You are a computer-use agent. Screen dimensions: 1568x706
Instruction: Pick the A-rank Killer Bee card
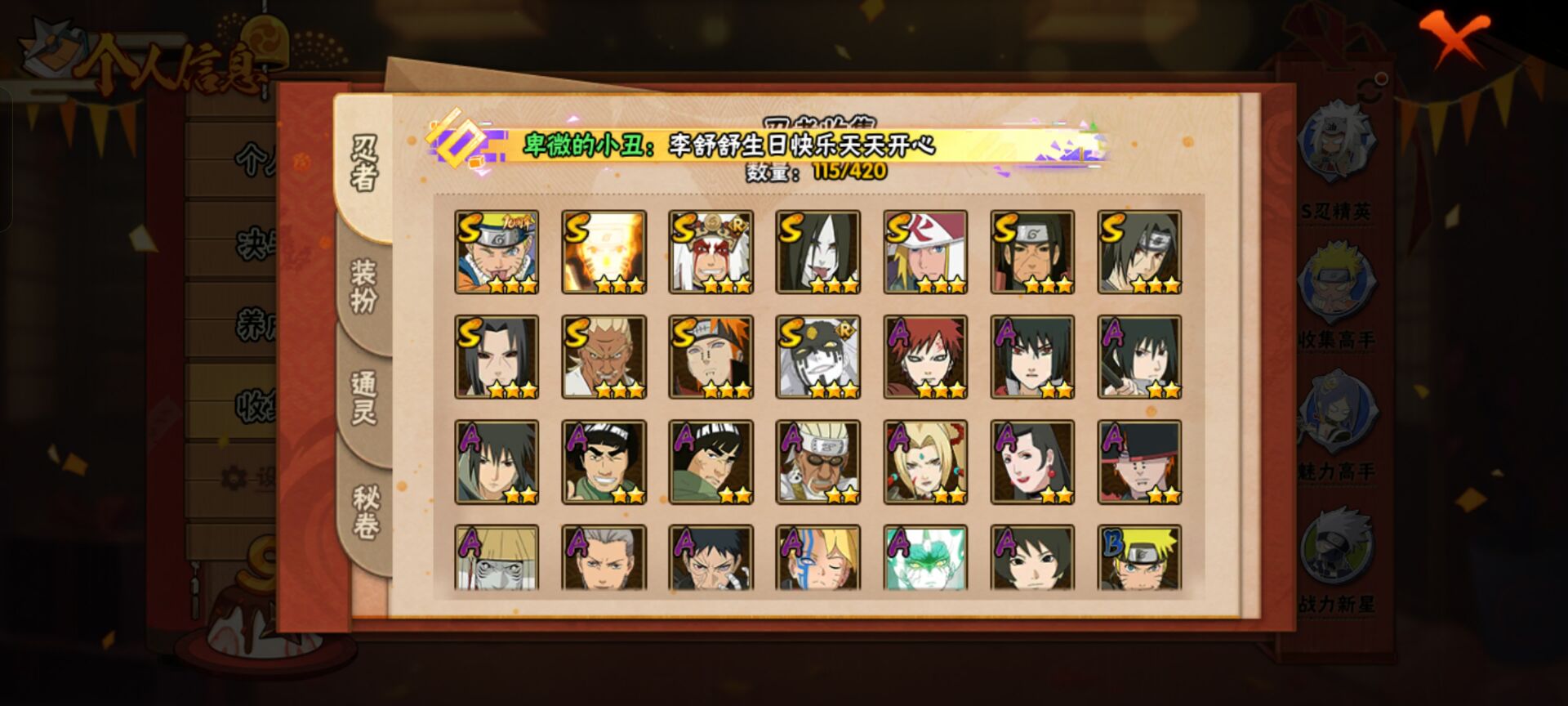(817, 462)
